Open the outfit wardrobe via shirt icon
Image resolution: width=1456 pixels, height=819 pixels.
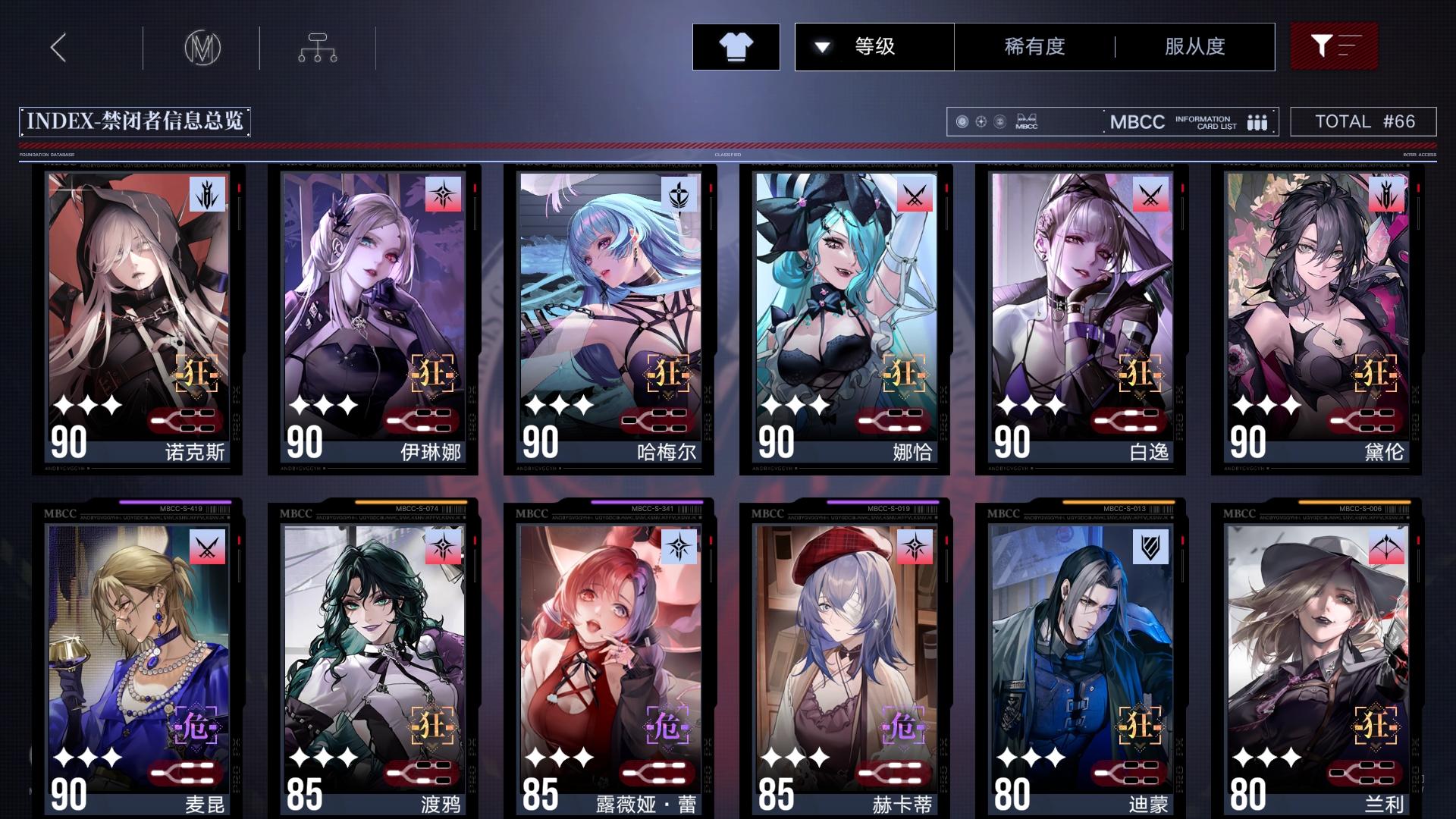pyautogui.click(x=735, y=46)
